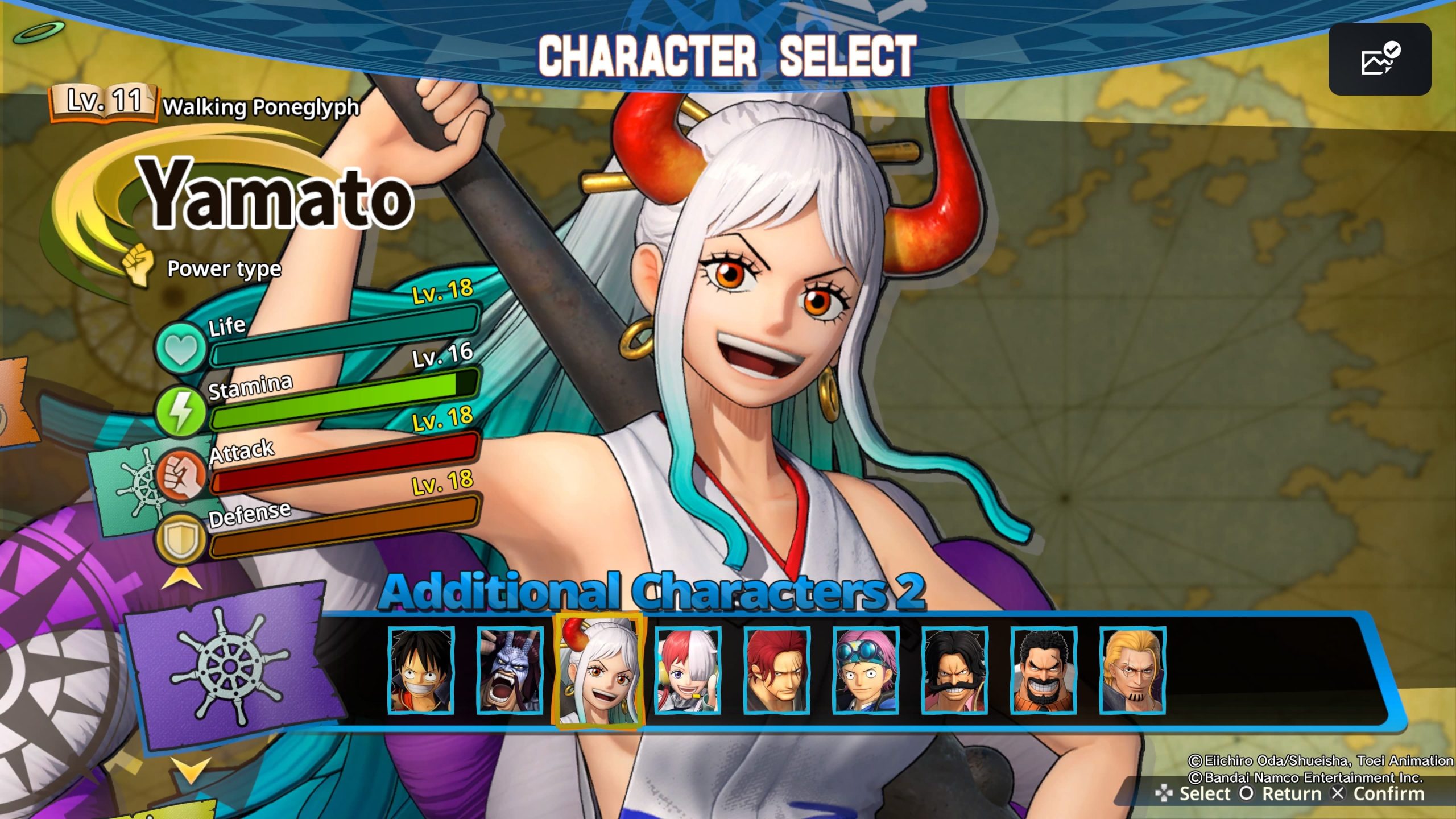Click the up arrow above the purple flag
Screen dimensions: 1456x819
(183, 581)
